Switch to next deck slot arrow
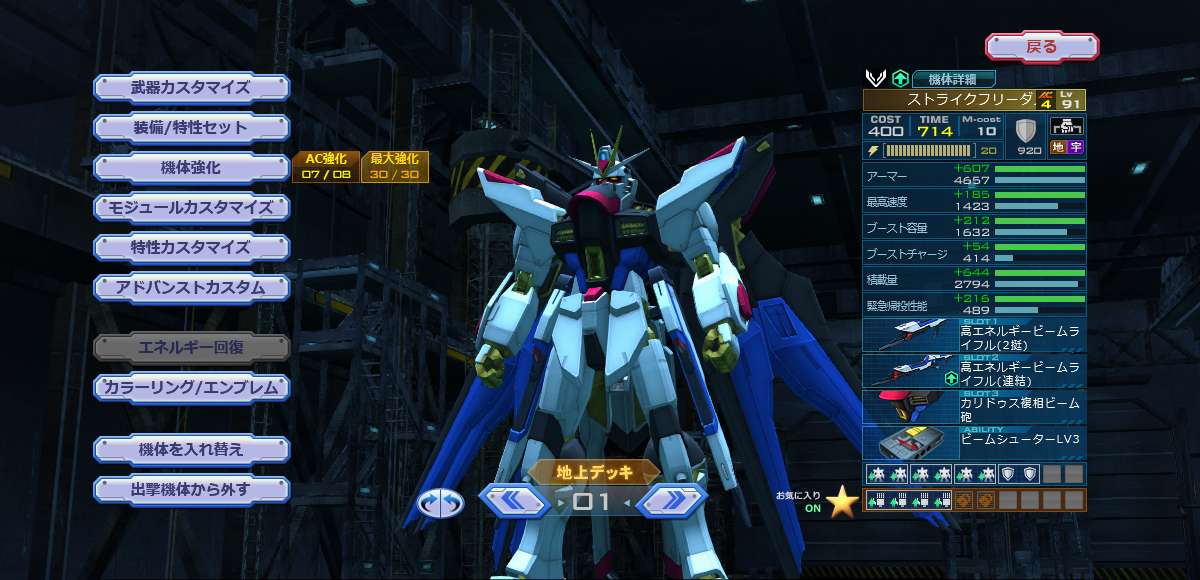1200x580 pixels. coord(670,499)
